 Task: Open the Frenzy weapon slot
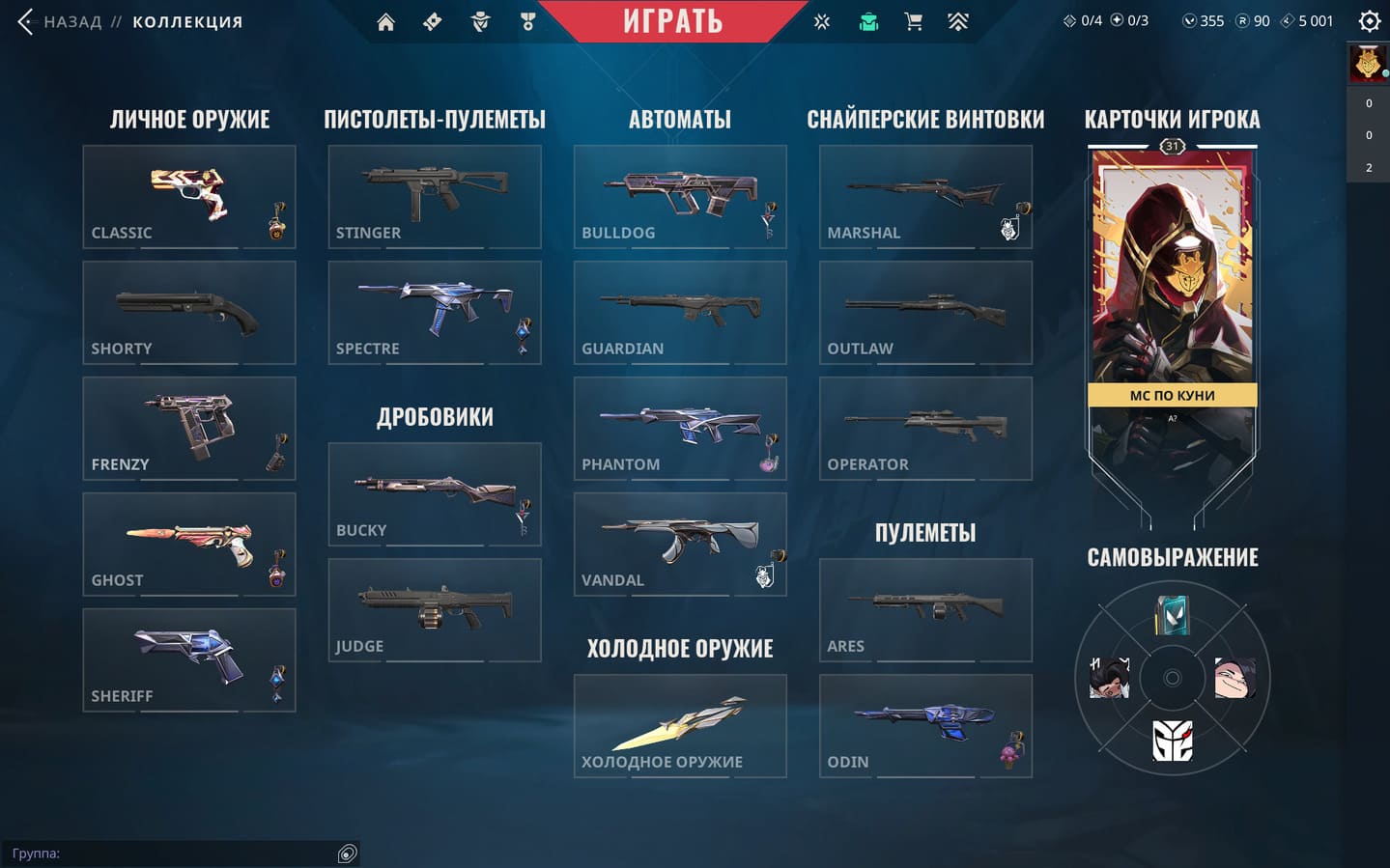(188, 429)
